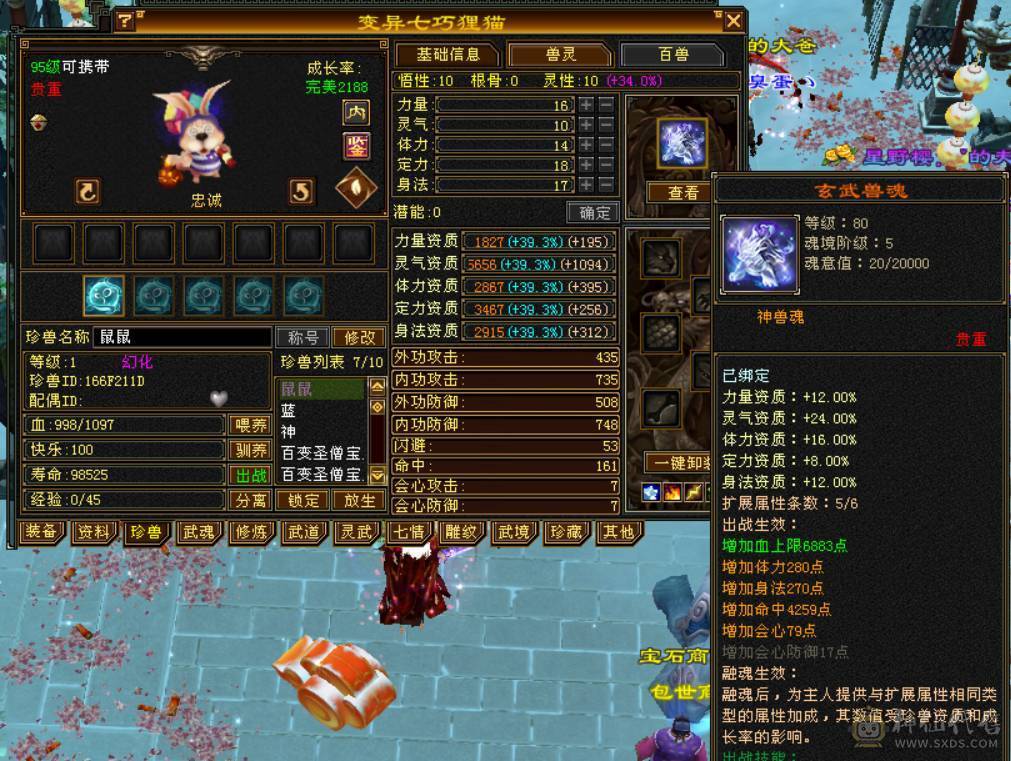Switch to the 基础信息 tab
This screenshot has width=1011, height=761.
pos(447,54)
